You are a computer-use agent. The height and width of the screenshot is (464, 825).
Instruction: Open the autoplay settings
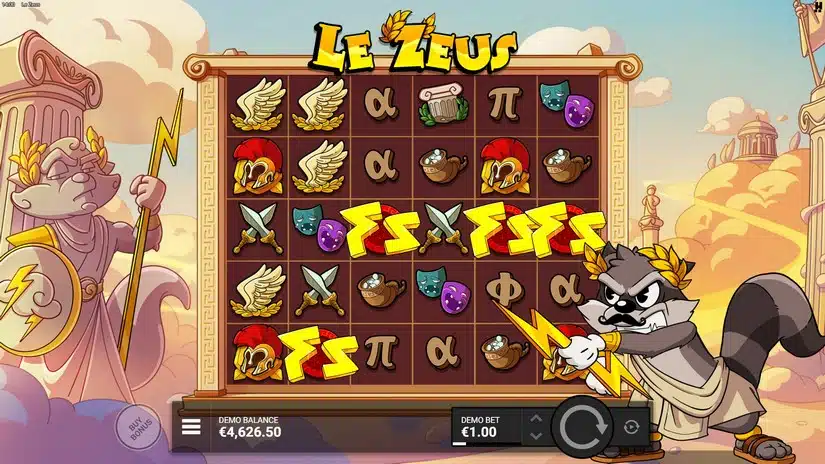[x=631, y=427]
